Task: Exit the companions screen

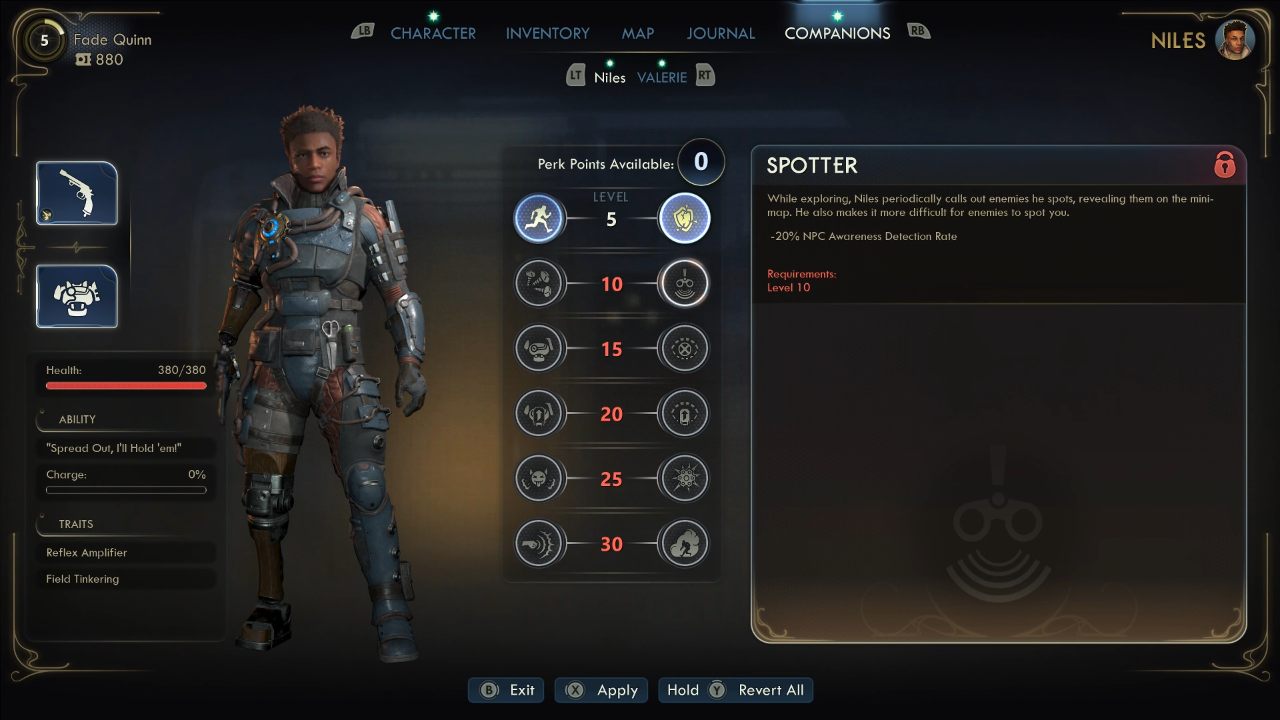Action: [509, 690]
